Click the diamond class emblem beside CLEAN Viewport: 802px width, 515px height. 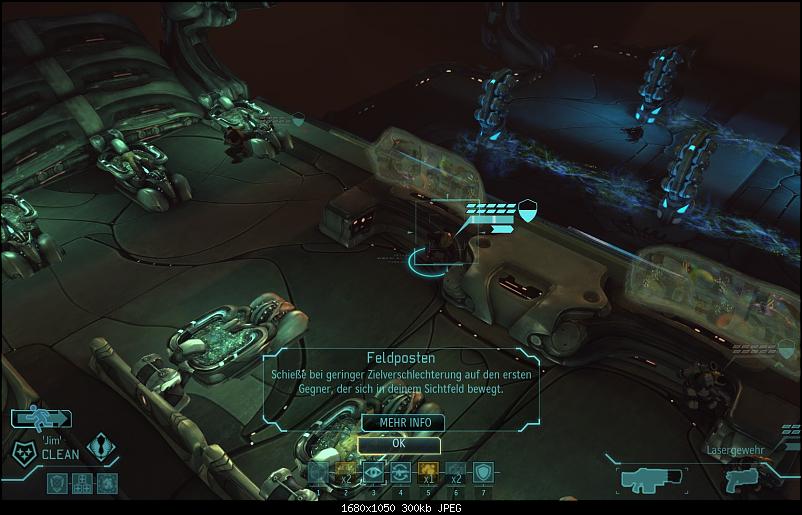point(102,447)
